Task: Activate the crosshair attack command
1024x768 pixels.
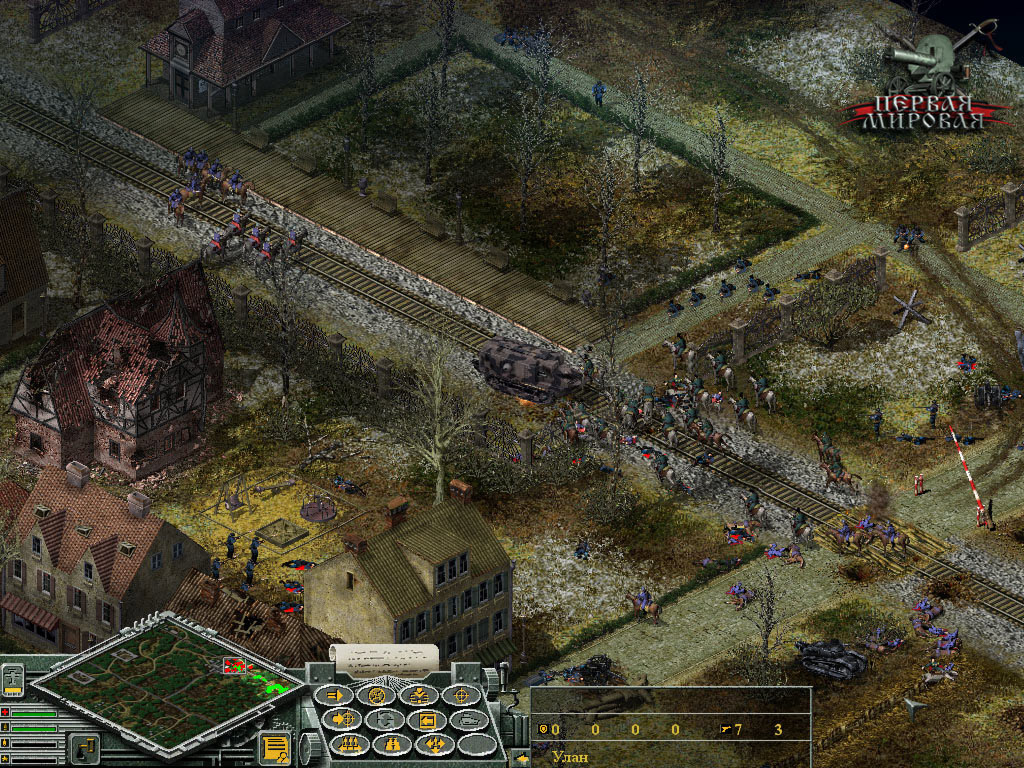Action: (463, 696)
